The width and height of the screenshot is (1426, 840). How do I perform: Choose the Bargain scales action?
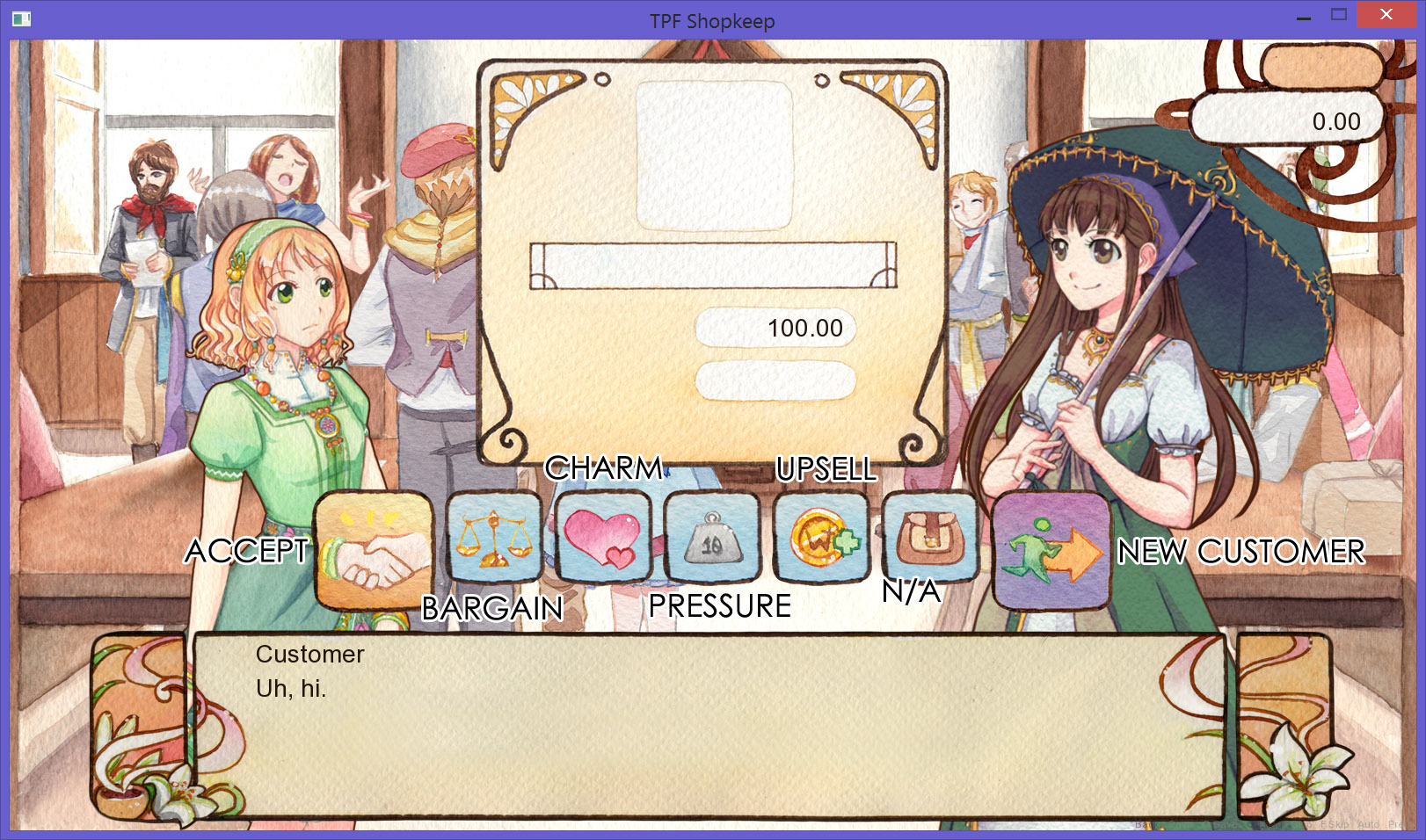click(494, 538)
